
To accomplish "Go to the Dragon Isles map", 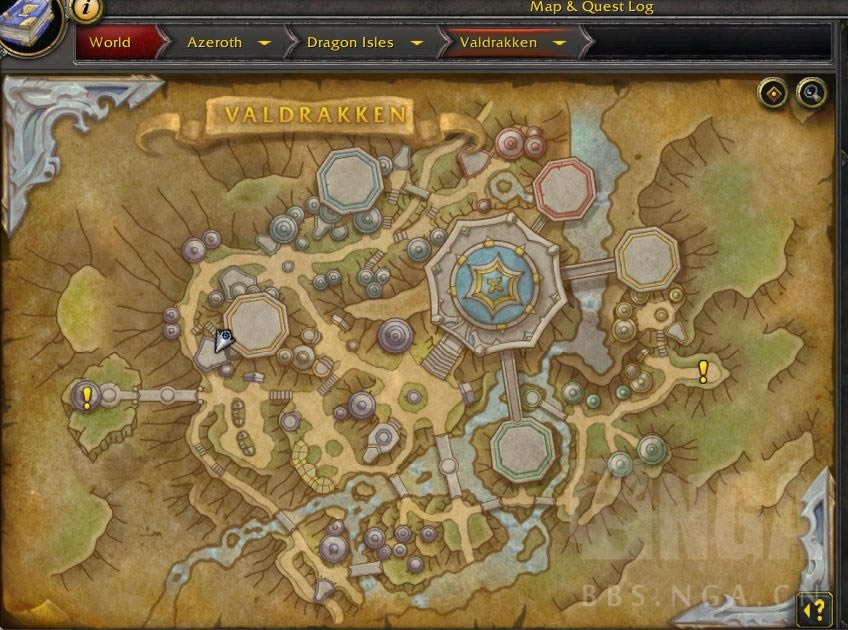I will click(350, 43).
